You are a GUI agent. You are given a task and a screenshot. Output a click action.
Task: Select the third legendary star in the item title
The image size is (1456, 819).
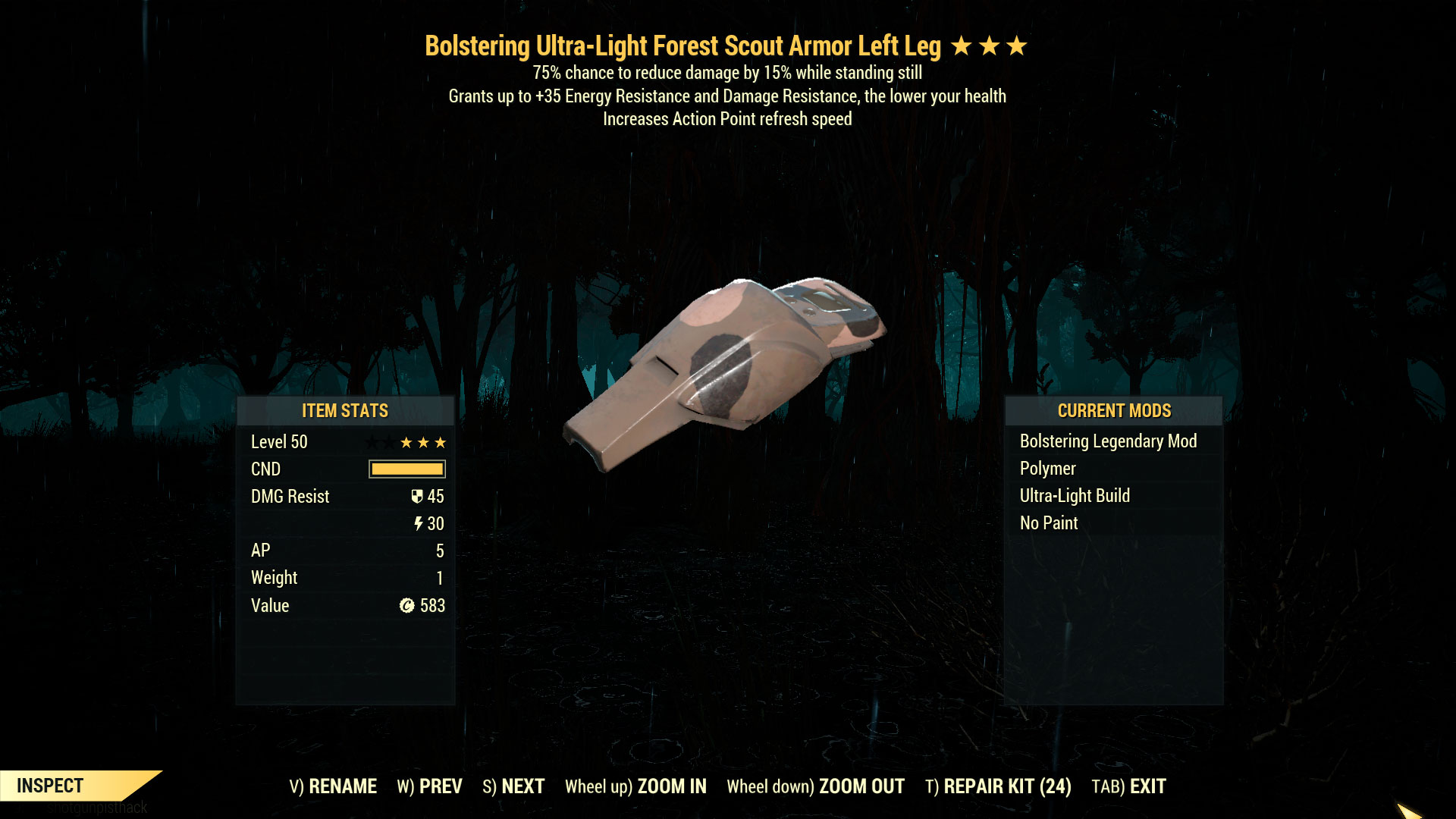1017,45
